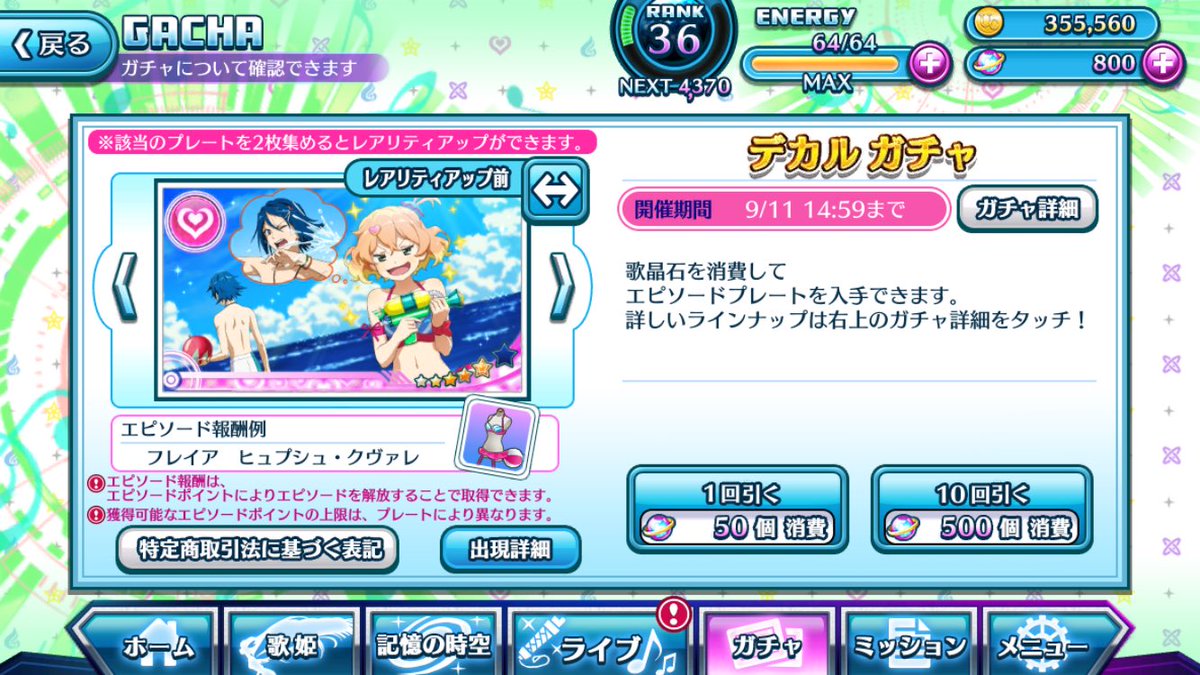Viewport: 1200px width, 675px height.
Task: Tap the featured episode plate artwork
Action: point(340,290)
